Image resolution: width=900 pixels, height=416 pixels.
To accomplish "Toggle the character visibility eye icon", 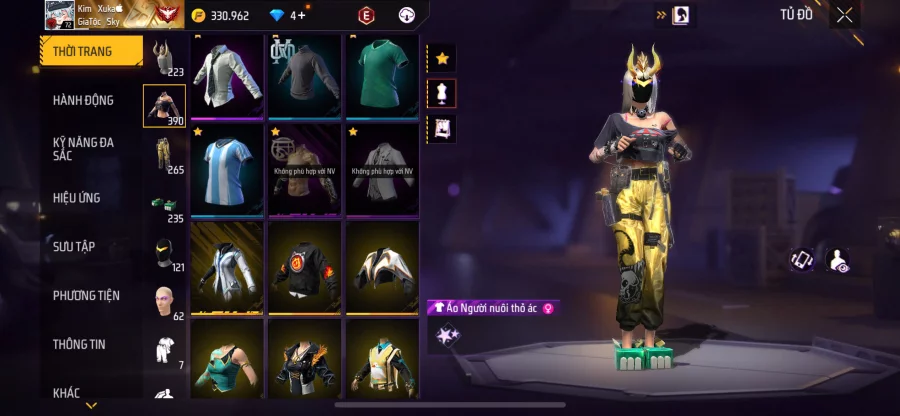I will click(838, 261).
